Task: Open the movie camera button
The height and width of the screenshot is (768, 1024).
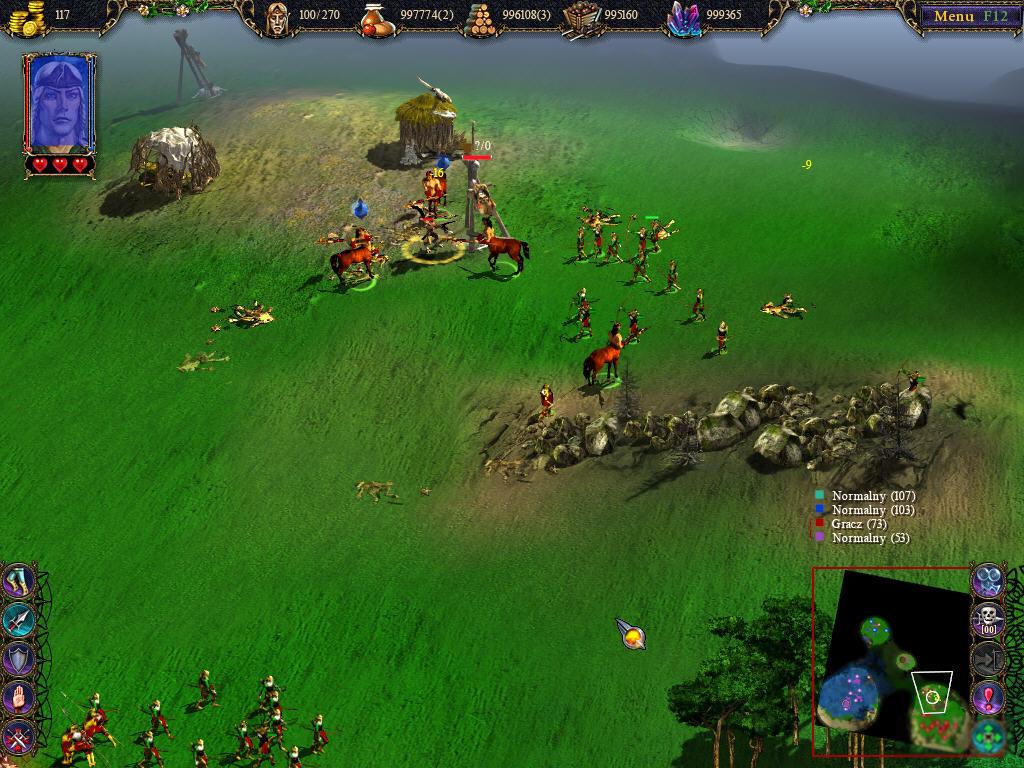Action: click(x=988, y=579)
